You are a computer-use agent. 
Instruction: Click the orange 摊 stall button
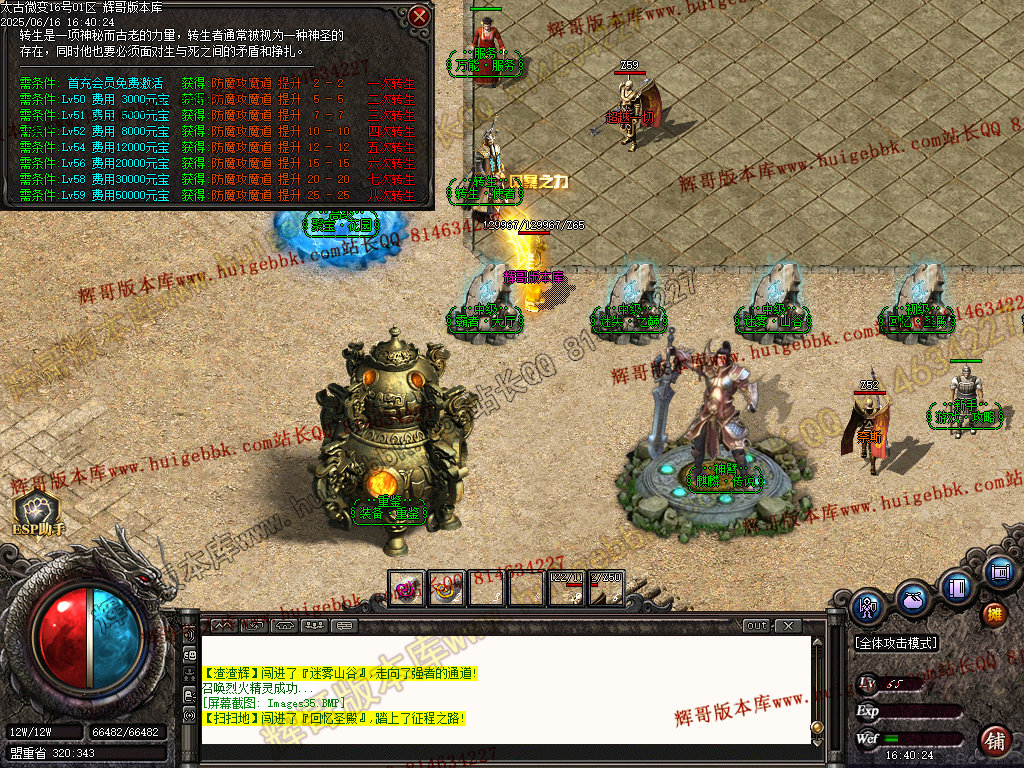[x=994, y=613]
